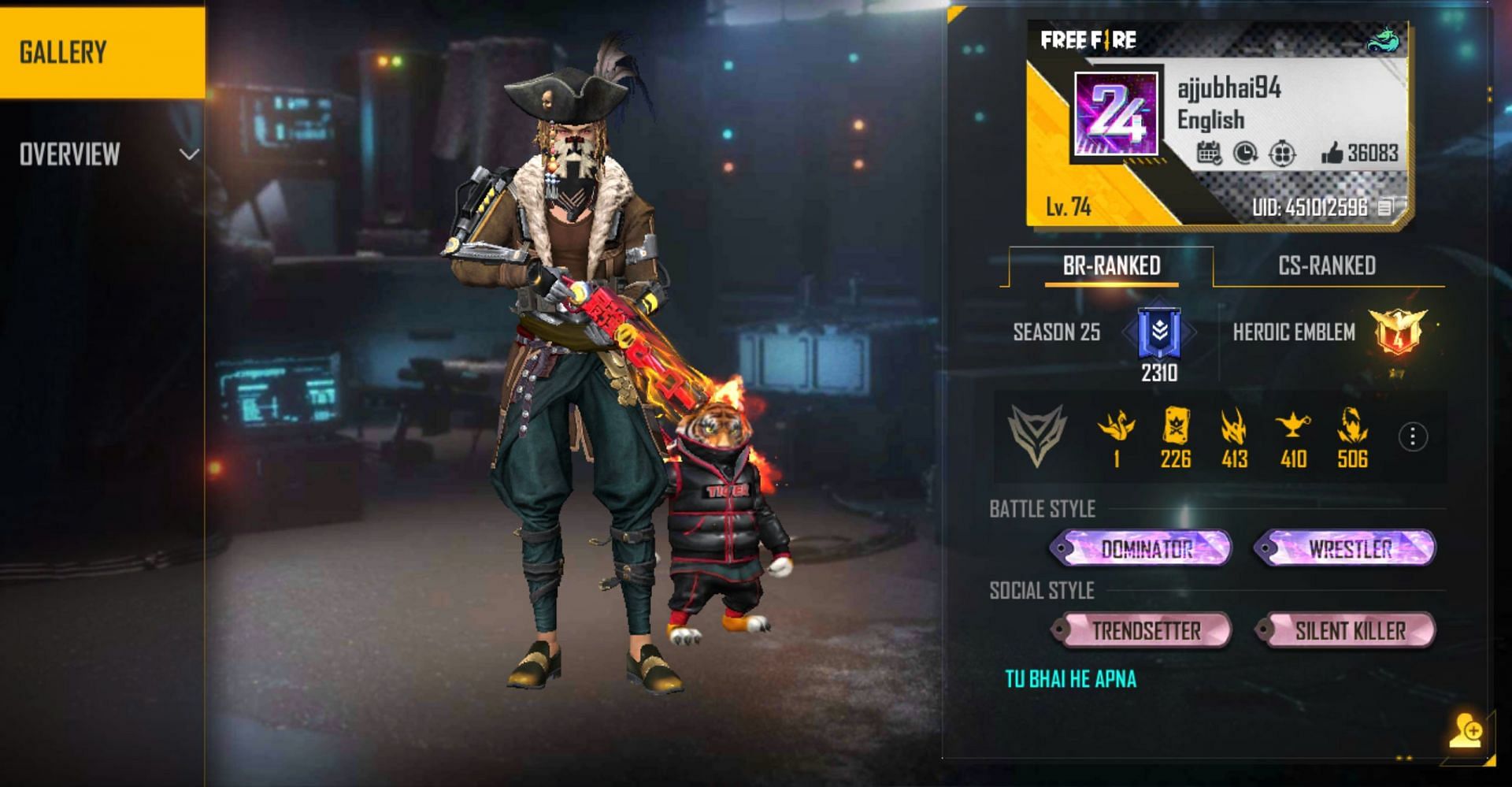Open the three-dot more options button
The height and width of the screenshot is (787, 1512).
point(1413,436)
